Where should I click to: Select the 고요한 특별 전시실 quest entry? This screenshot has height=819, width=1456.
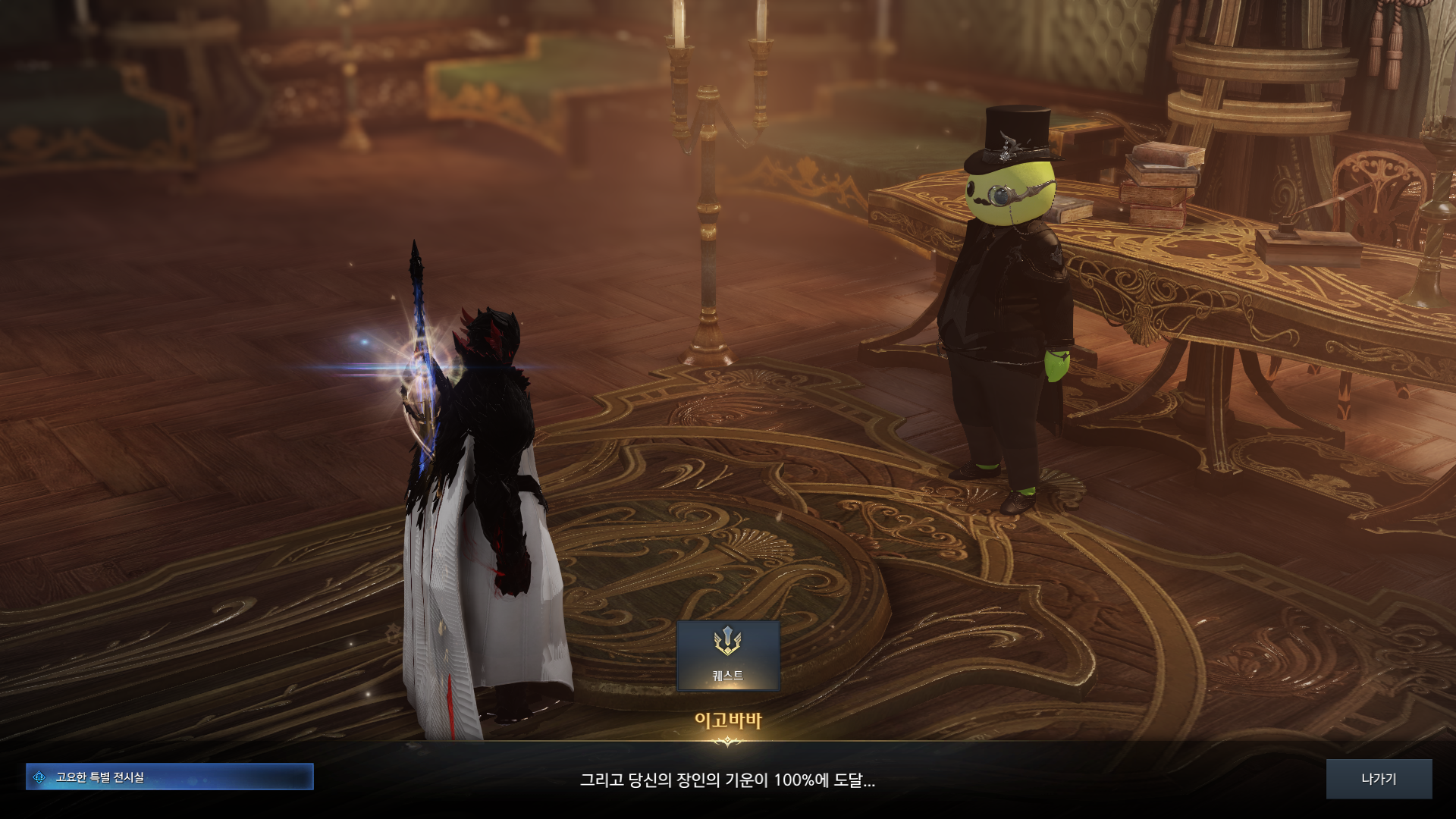pyautogui.click(x=169, y=777)
